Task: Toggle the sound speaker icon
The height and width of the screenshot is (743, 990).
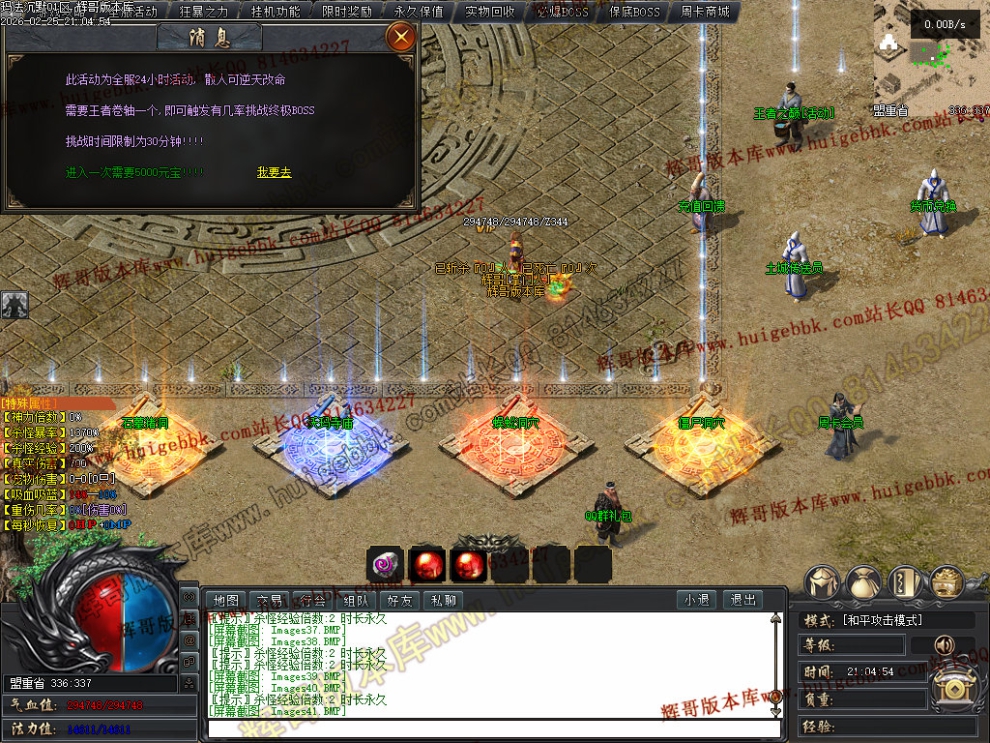Action: coord(943,645)
